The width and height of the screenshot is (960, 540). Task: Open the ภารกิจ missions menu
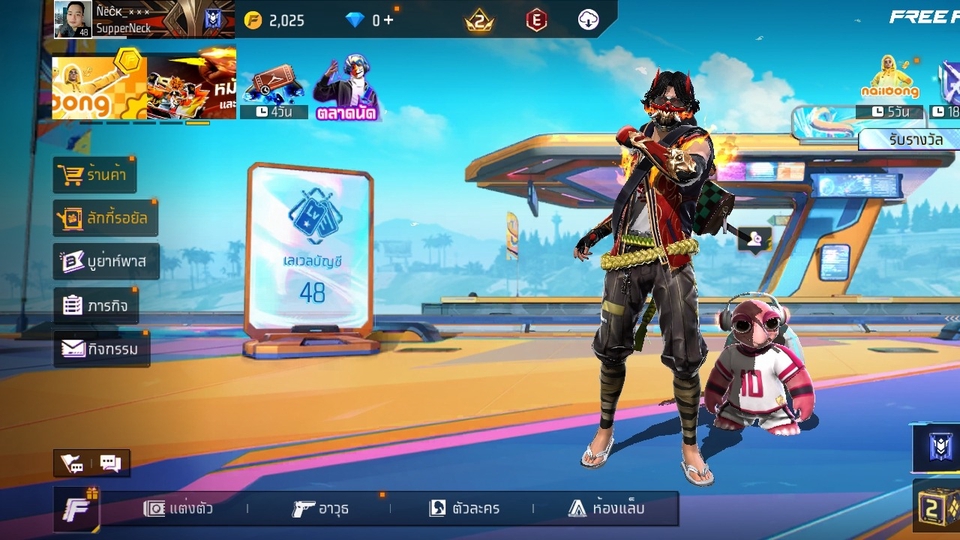[x=96, y=305]
